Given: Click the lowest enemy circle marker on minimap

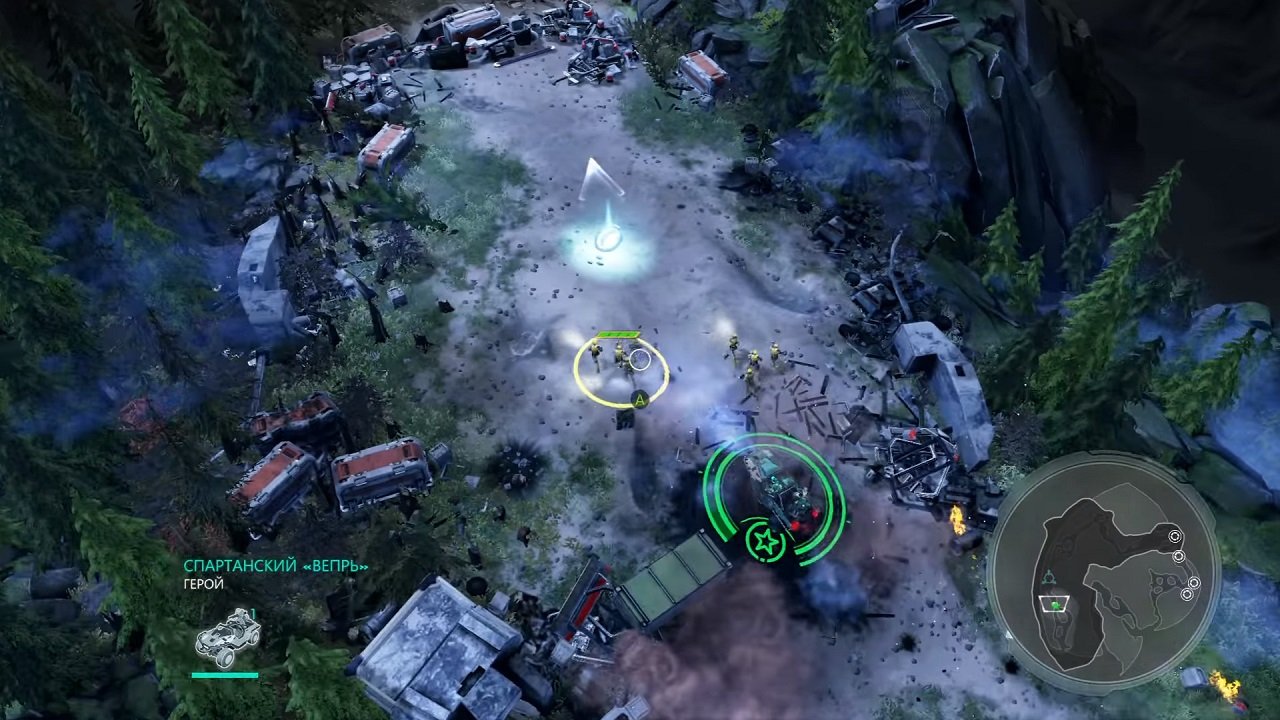Looking at the screenshot, I should coord(1187,596).
